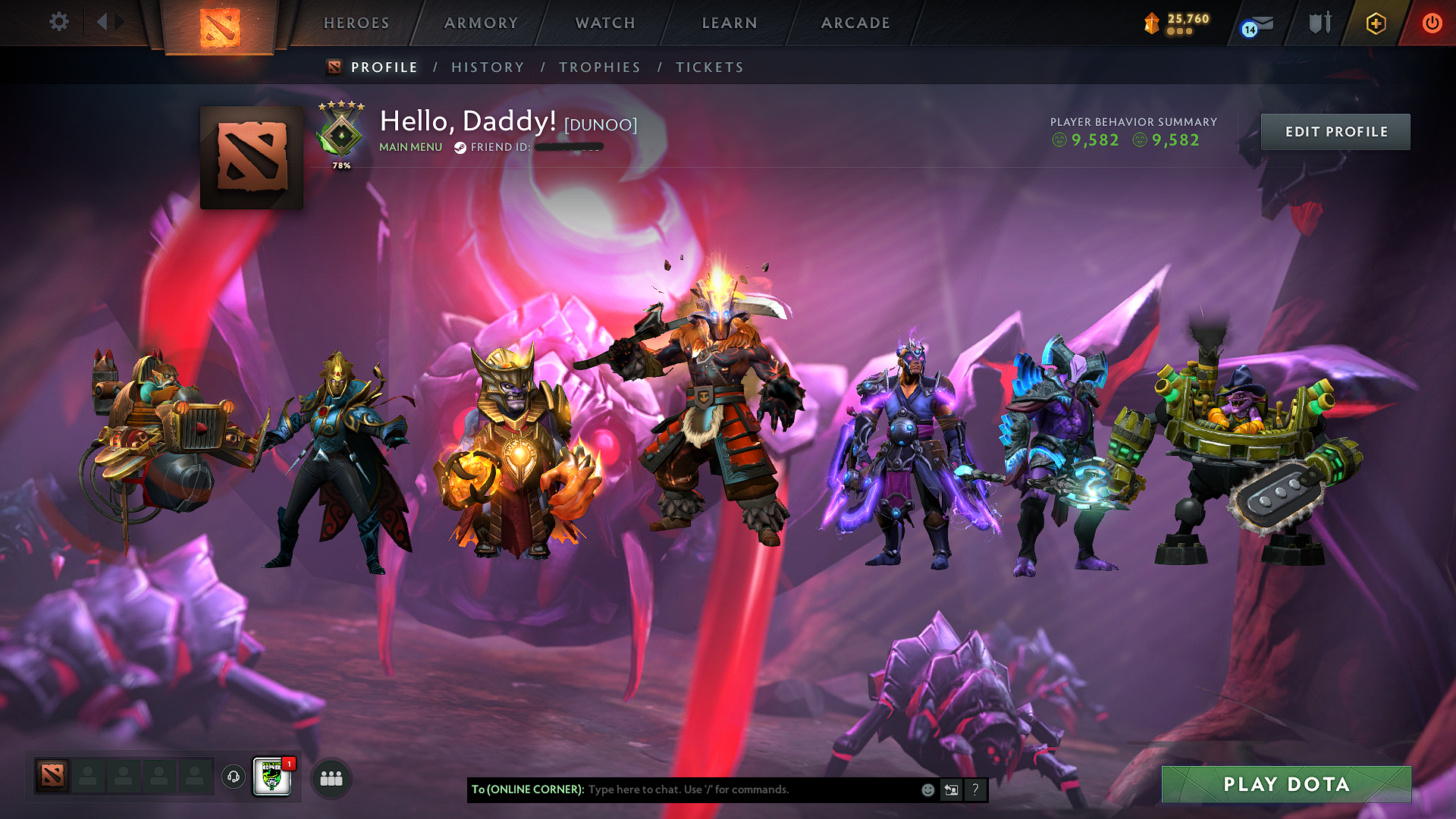
Task: Click the power/logout icon
Action: 1432,23
